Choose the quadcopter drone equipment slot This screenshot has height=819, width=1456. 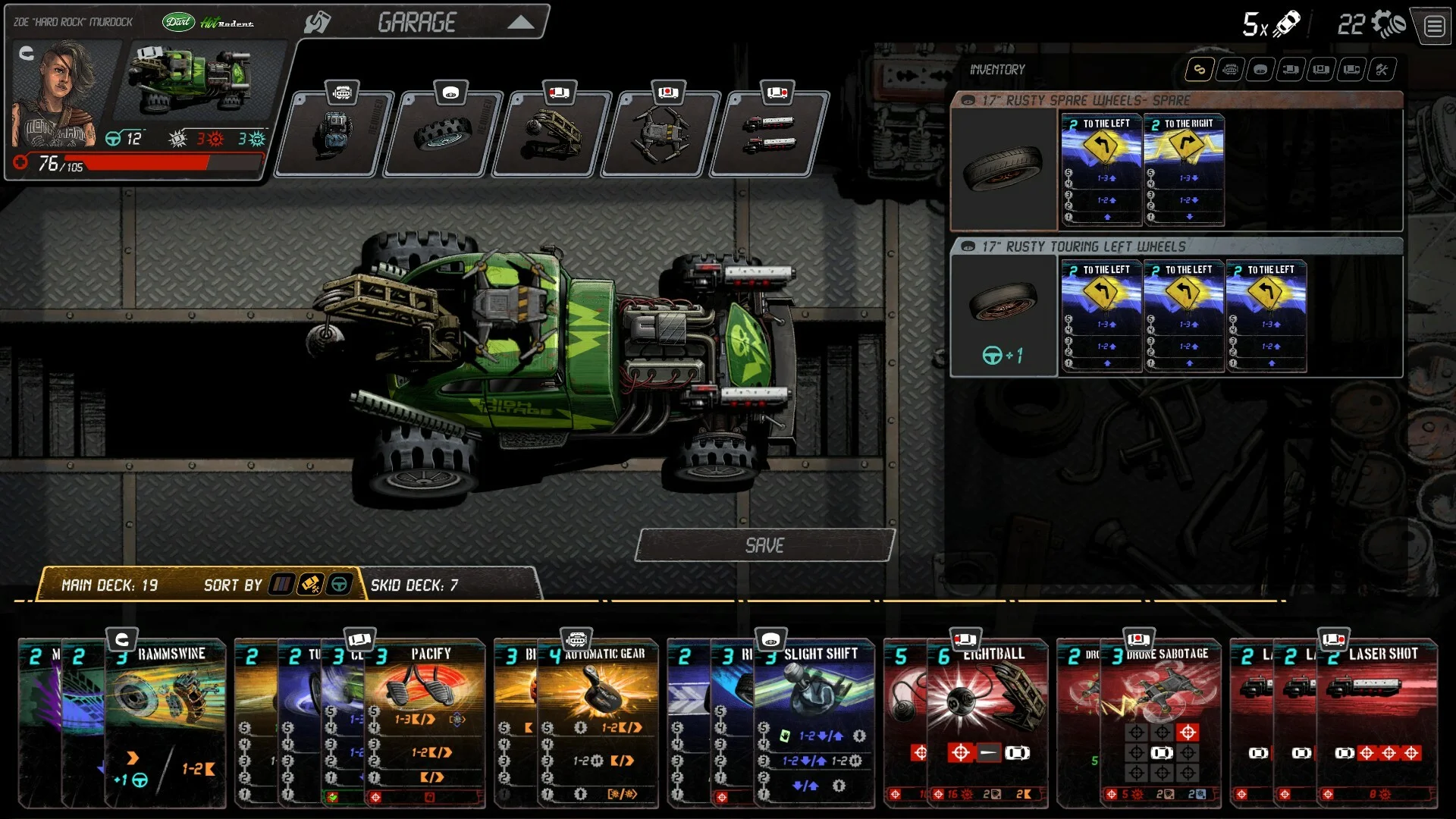[x=660, y=134]
